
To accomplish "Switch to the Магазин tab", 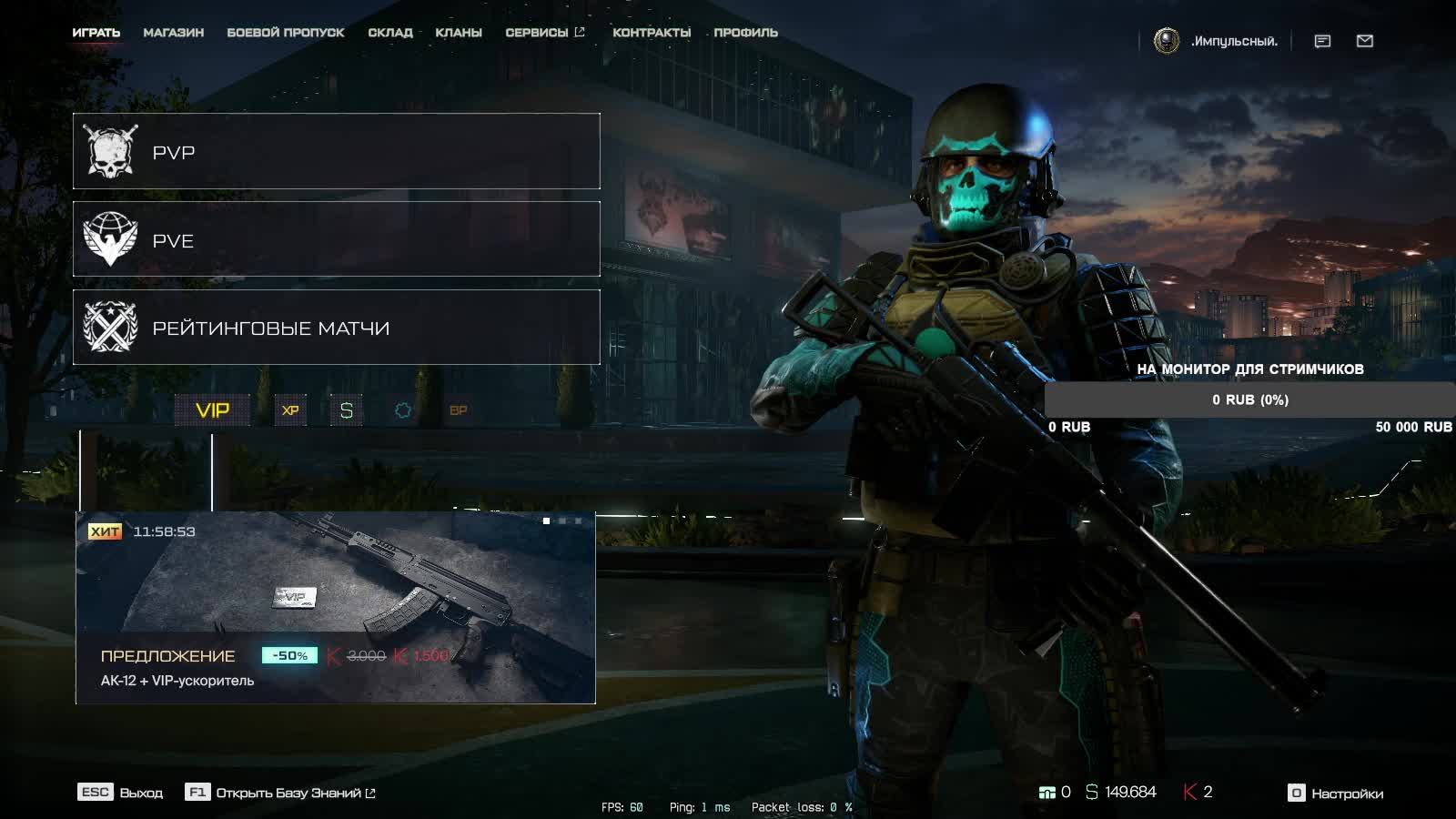I will 173,33.
